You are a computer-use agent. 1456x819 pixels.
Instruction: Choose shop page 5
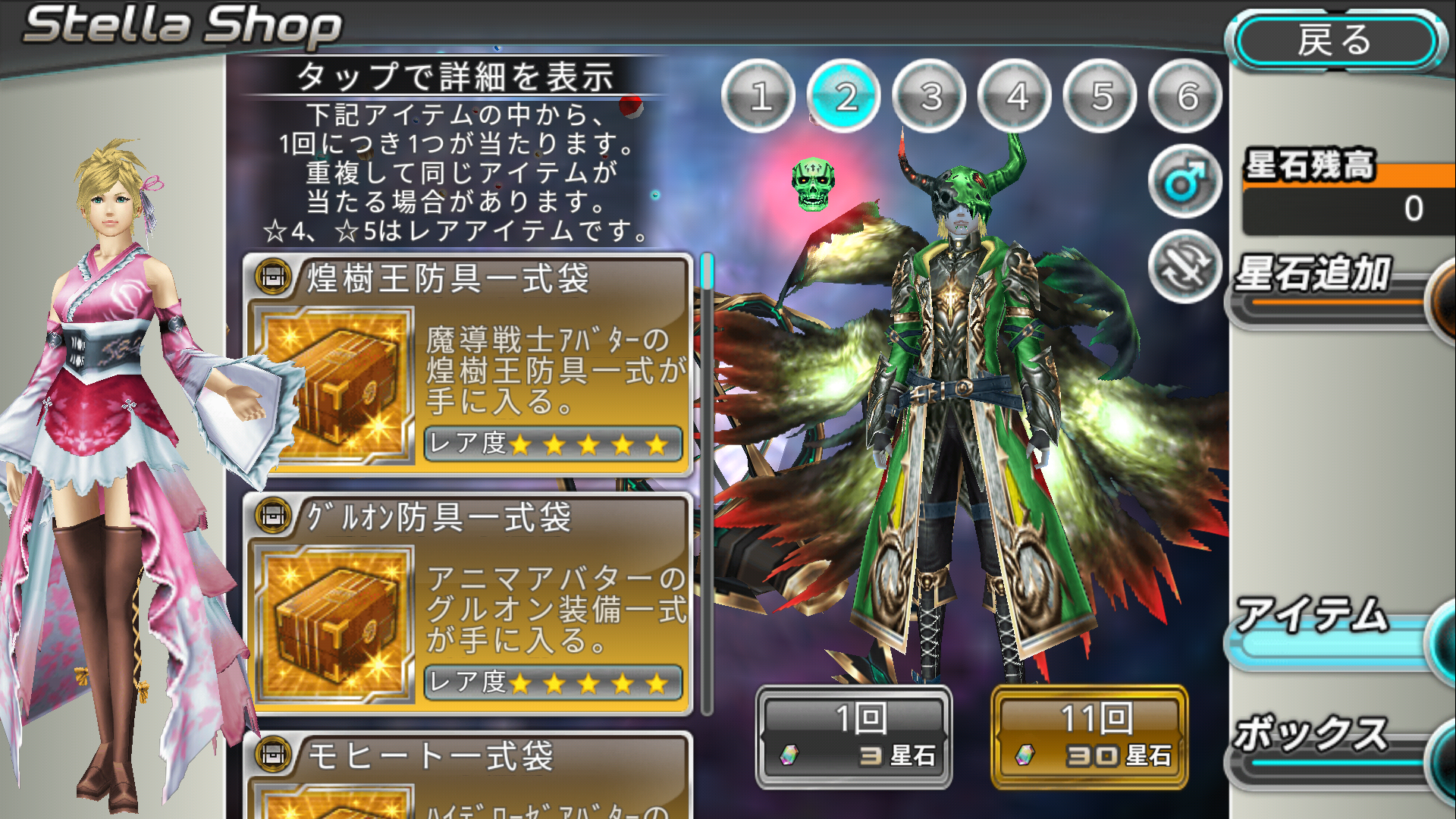(x=1101, y=96)
